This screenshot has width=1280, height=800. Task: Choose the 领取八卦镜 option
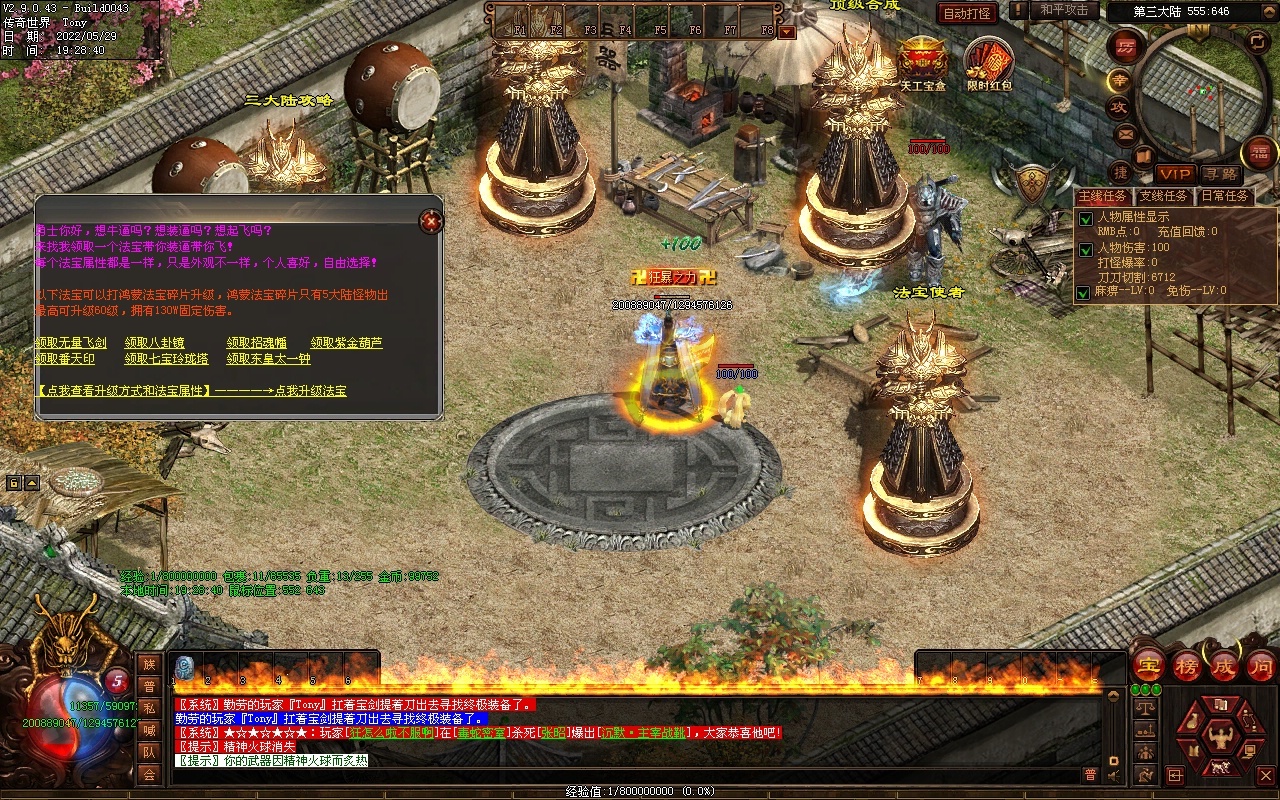(152, 343)
